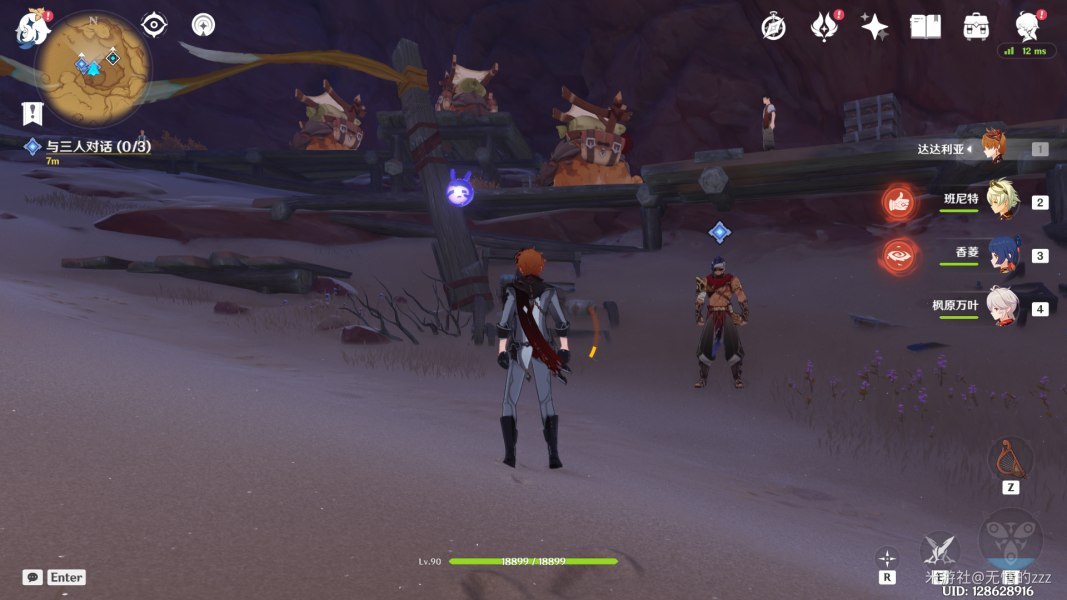The width and height of the screenshot is (1067, 600).
Task: Open the Paimon main menu
Action: [33, 29]
